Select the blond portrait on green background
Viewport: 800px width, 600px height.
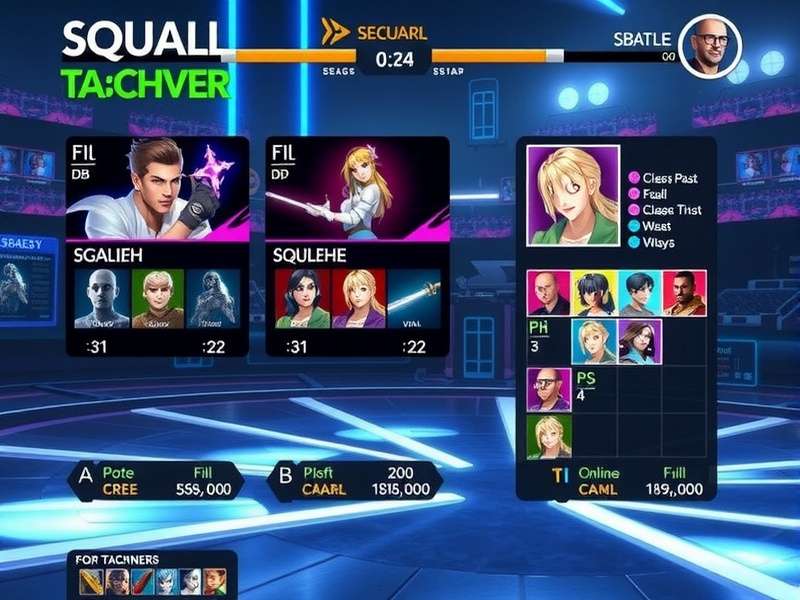(x=157, y=297)
